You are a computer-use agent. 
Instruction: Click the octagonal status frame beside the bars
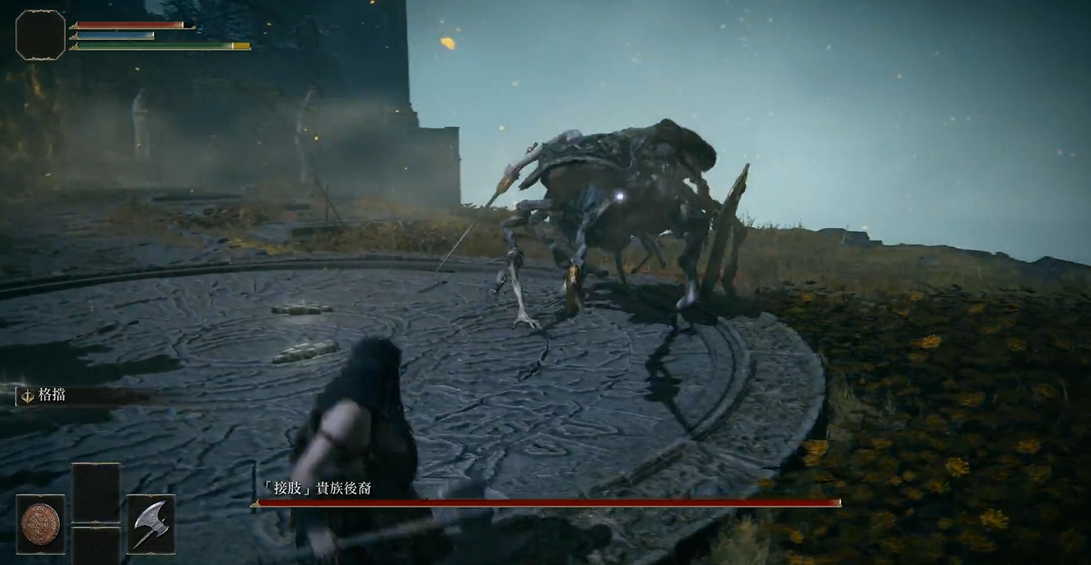40,35
